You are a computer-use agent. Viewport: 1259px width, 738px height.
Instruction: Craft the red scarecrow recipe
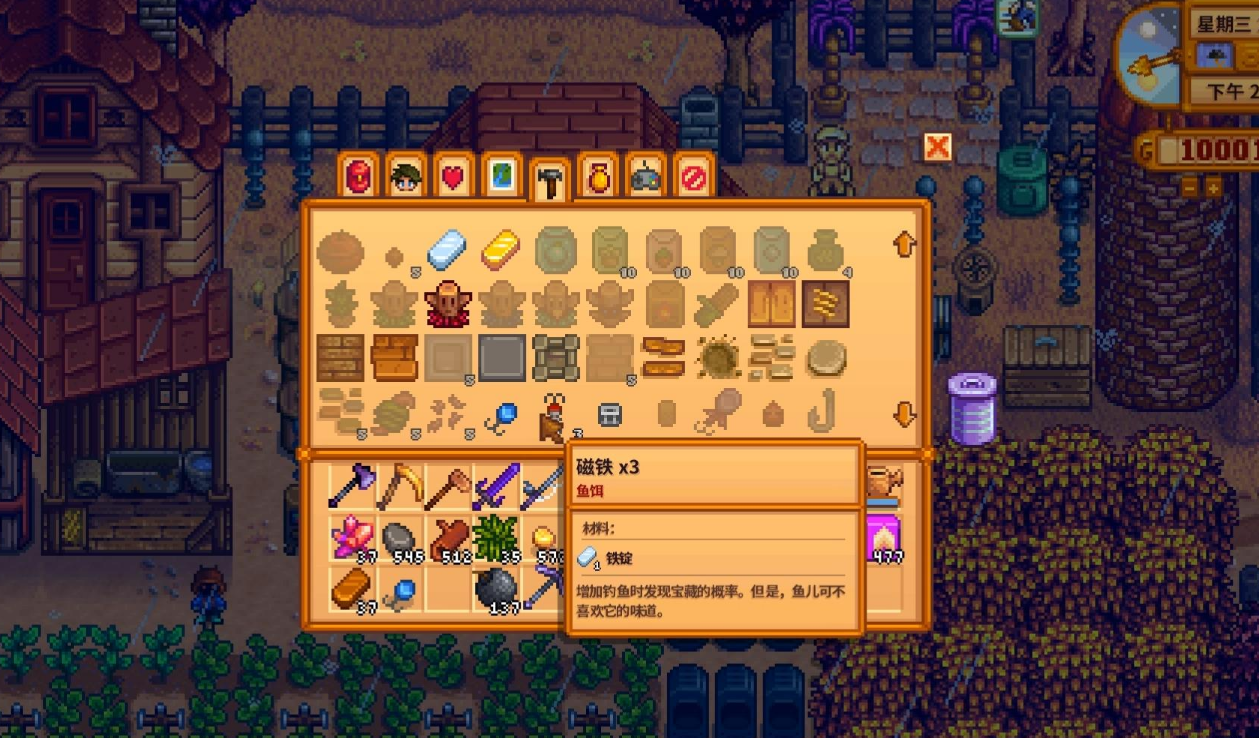447,304
